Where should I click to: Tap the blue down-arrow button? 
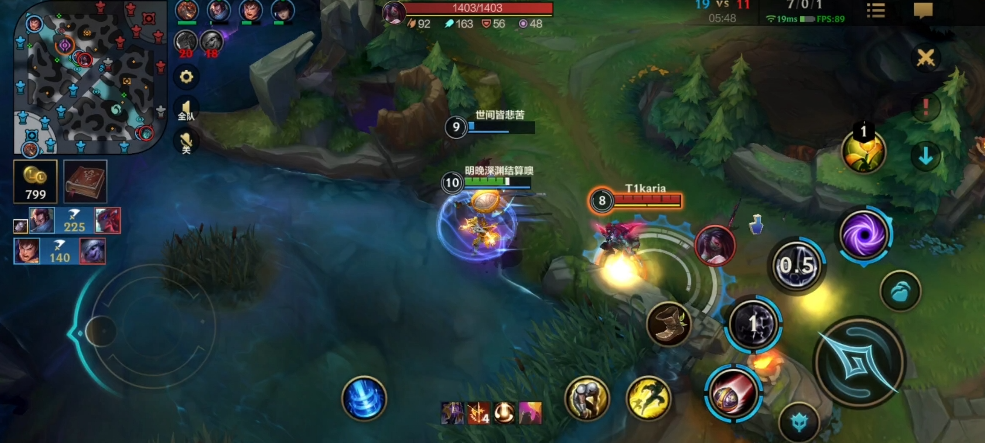point(927,156)
